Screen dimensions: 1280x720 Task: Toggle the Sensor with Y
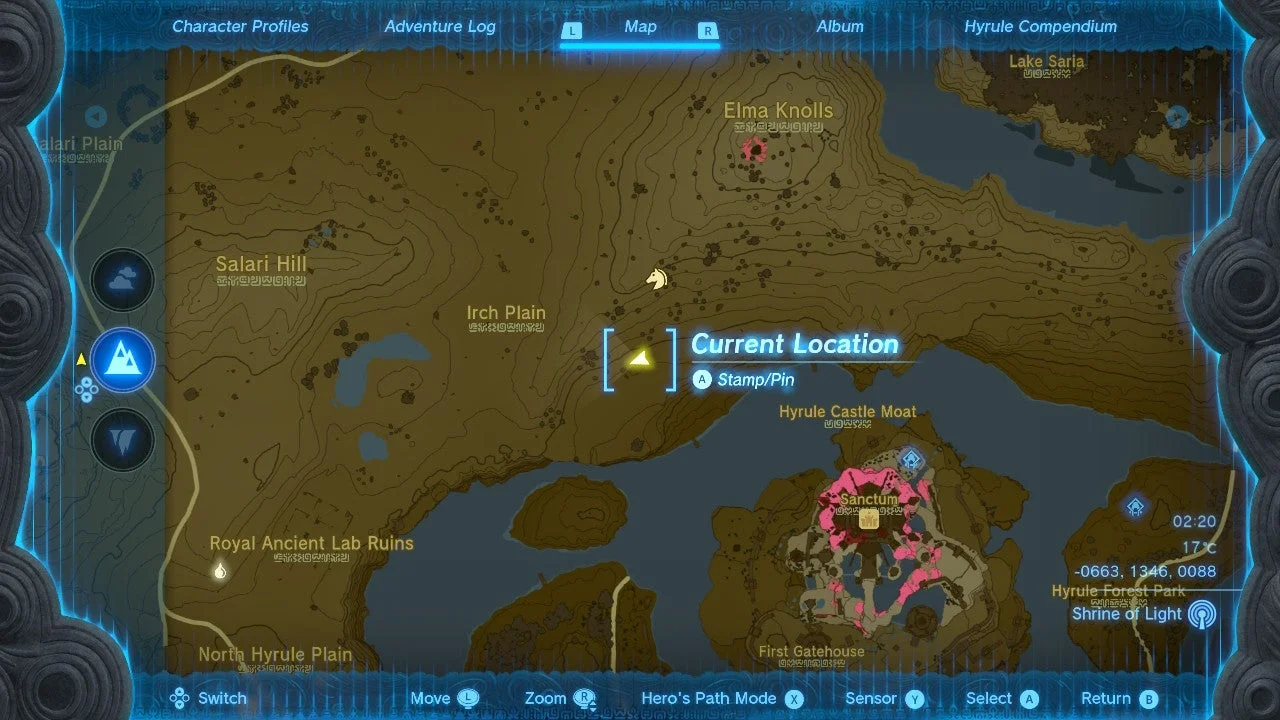tap(914, 697)
